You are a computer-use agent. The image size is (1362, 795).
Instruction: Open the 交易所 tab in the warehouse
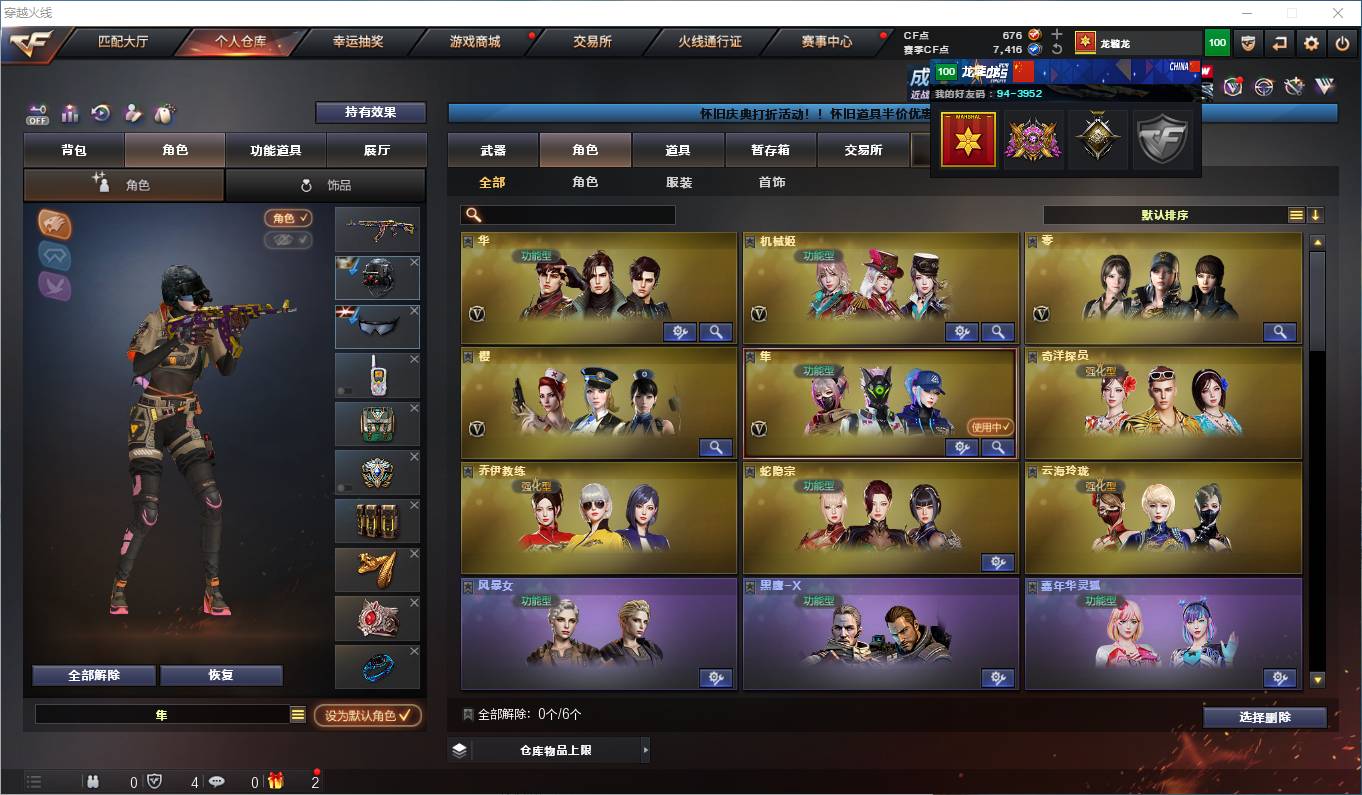[x=864, y=149]
